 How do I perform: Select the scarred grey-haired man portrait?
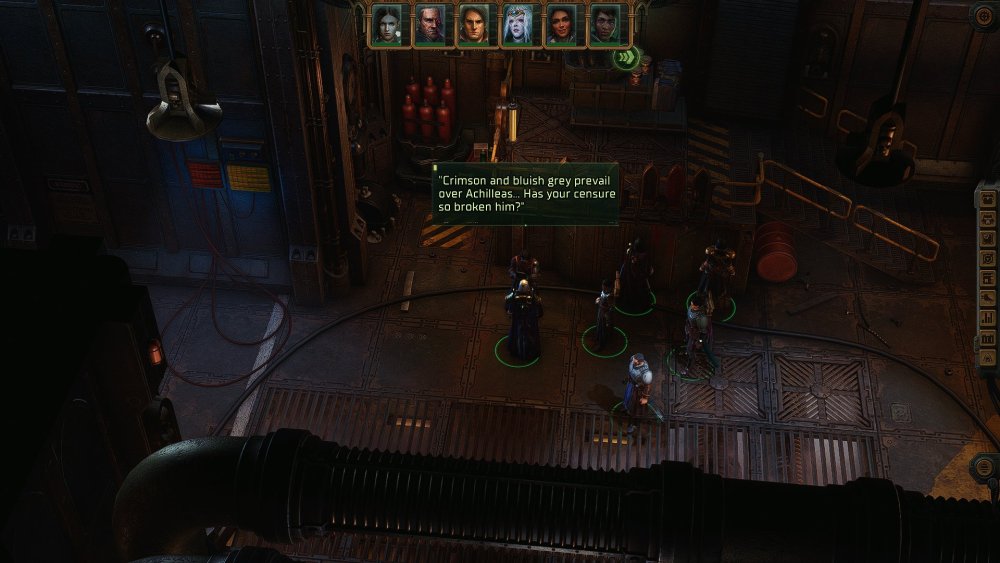(430, 25)
